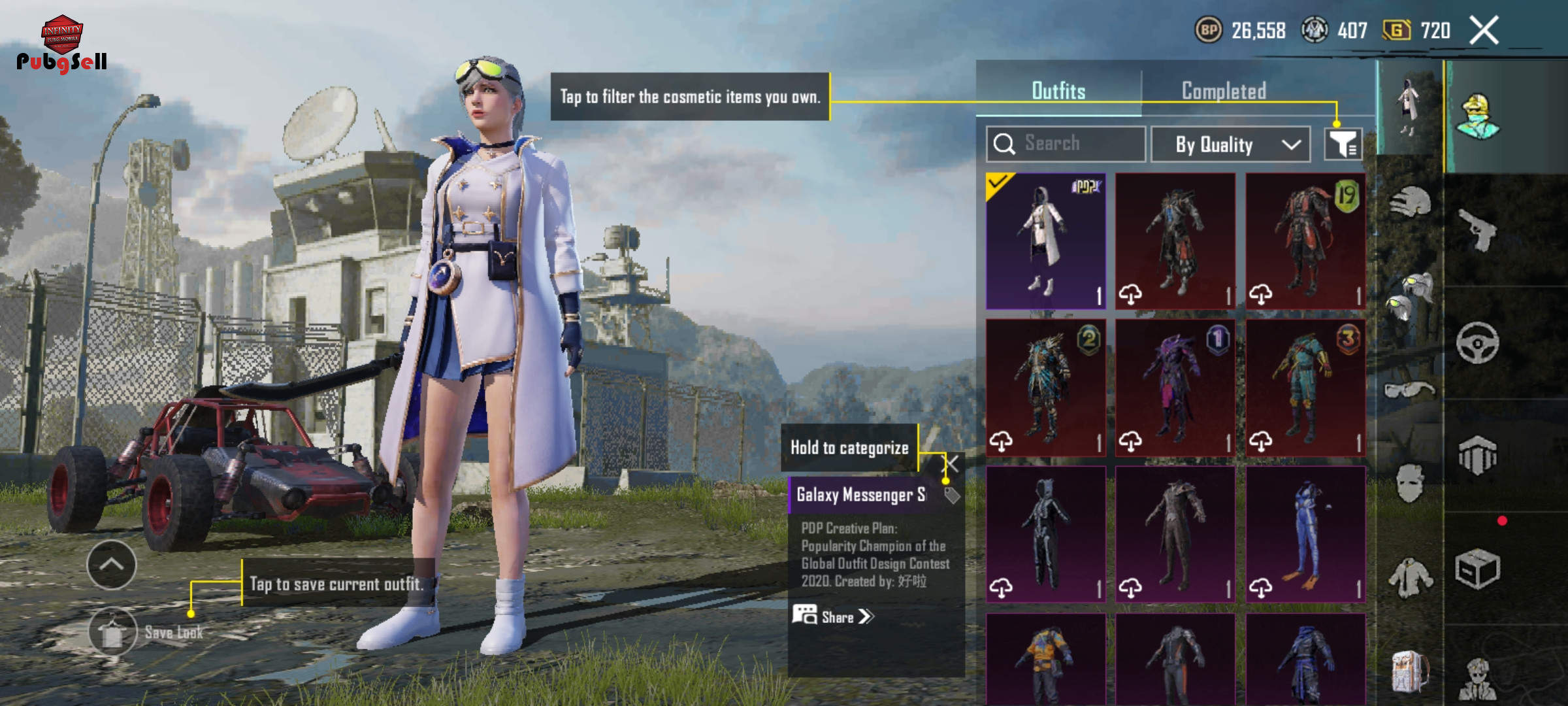Switch to the Completed tab
The width and height of the screenshot is (1568, 706).
pos(1224,91)
